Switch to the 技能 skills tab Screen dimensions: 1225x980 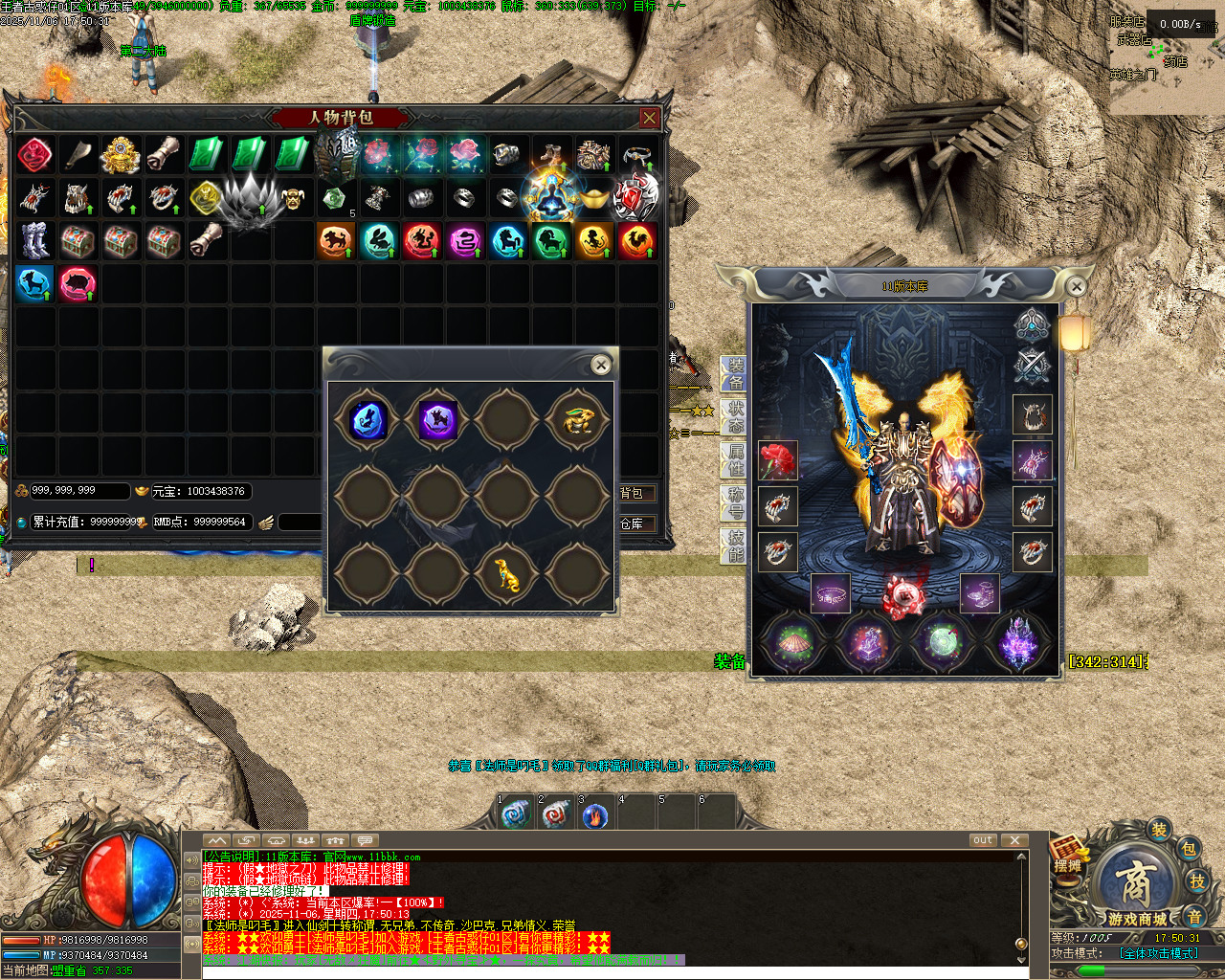(x=734, y=546)
